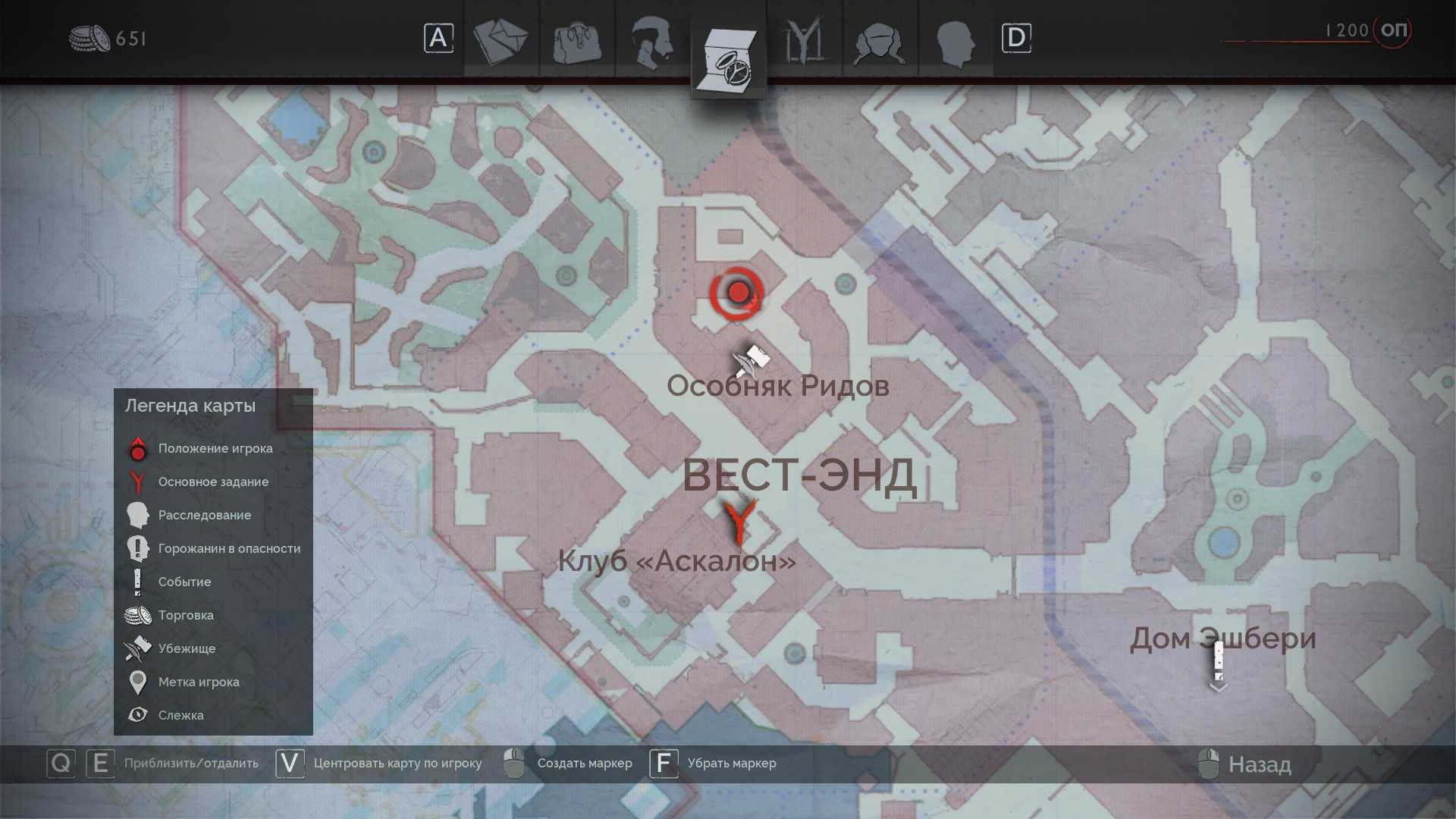
Task: Switch to the citizens group tab
Action: pos(880,41)
